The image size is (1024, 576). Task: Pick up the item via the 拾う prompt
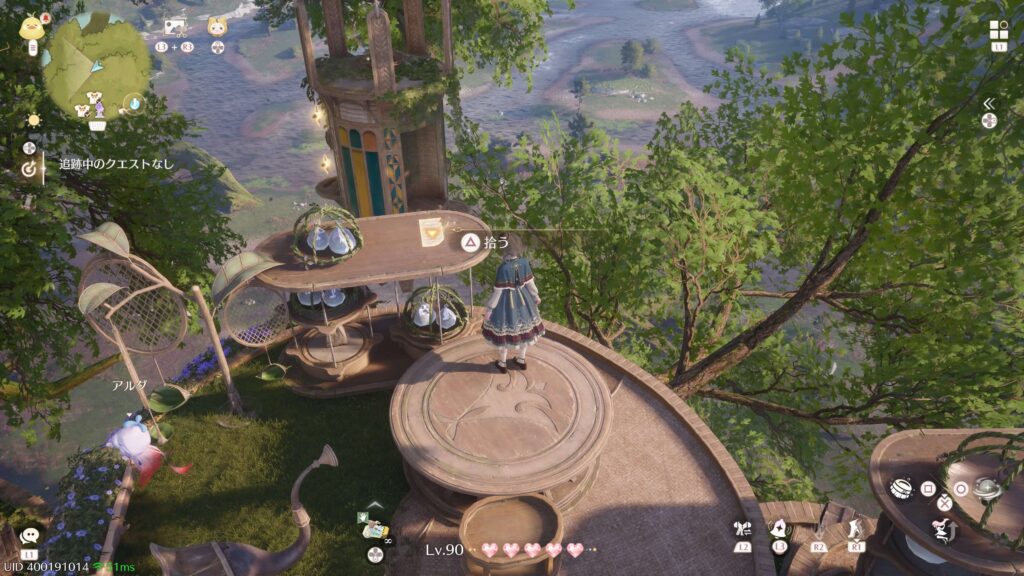[469, 242]
